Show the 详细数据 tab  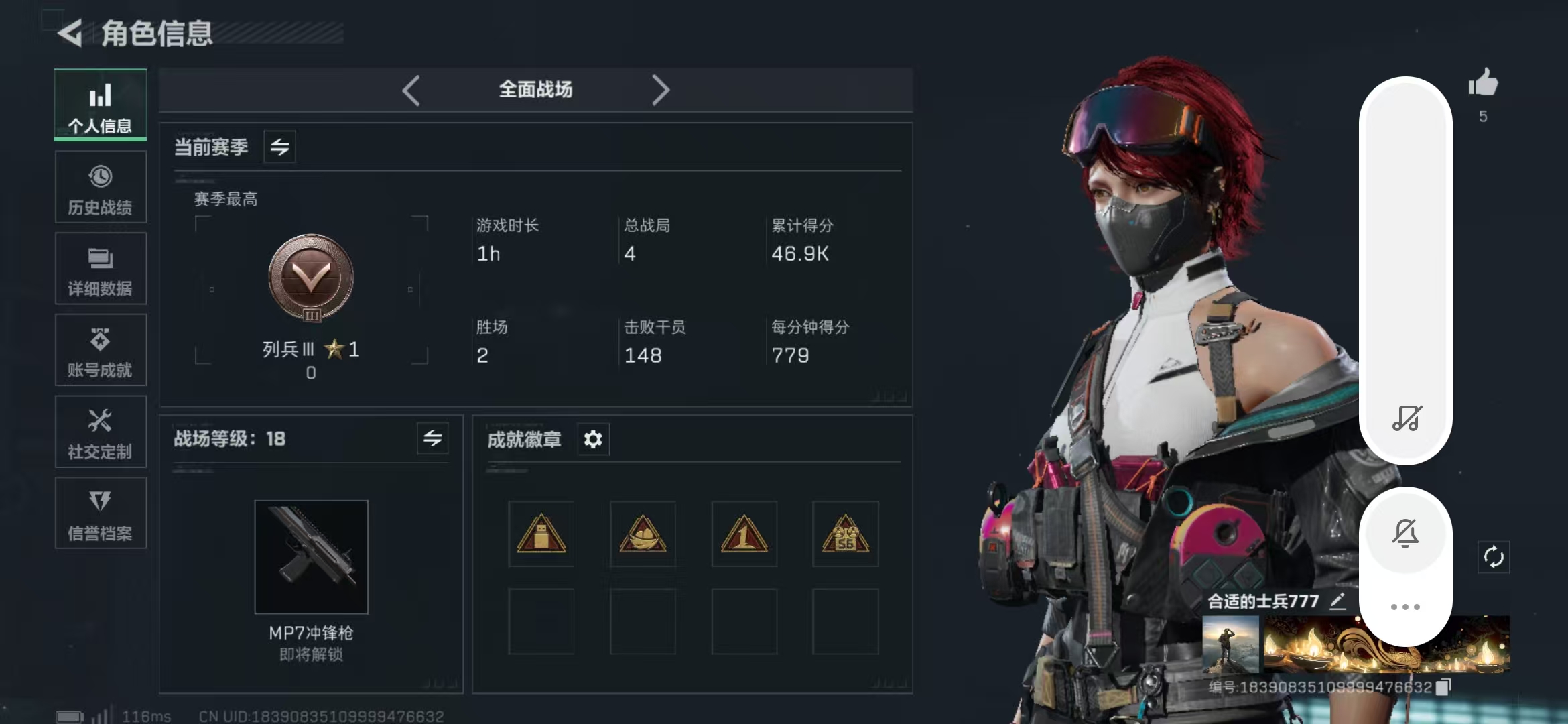(101, 269)
